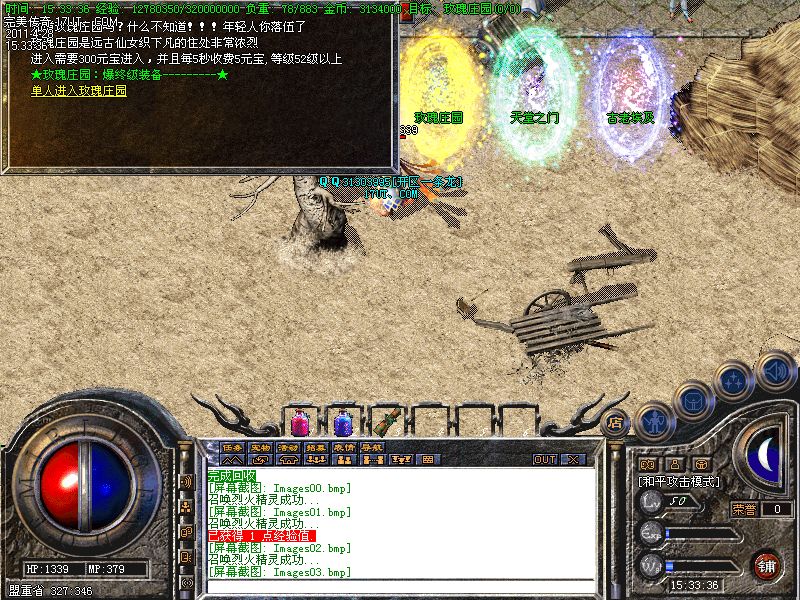Open the 店 shop round button
Screen dimensions: 800x600
616,421
